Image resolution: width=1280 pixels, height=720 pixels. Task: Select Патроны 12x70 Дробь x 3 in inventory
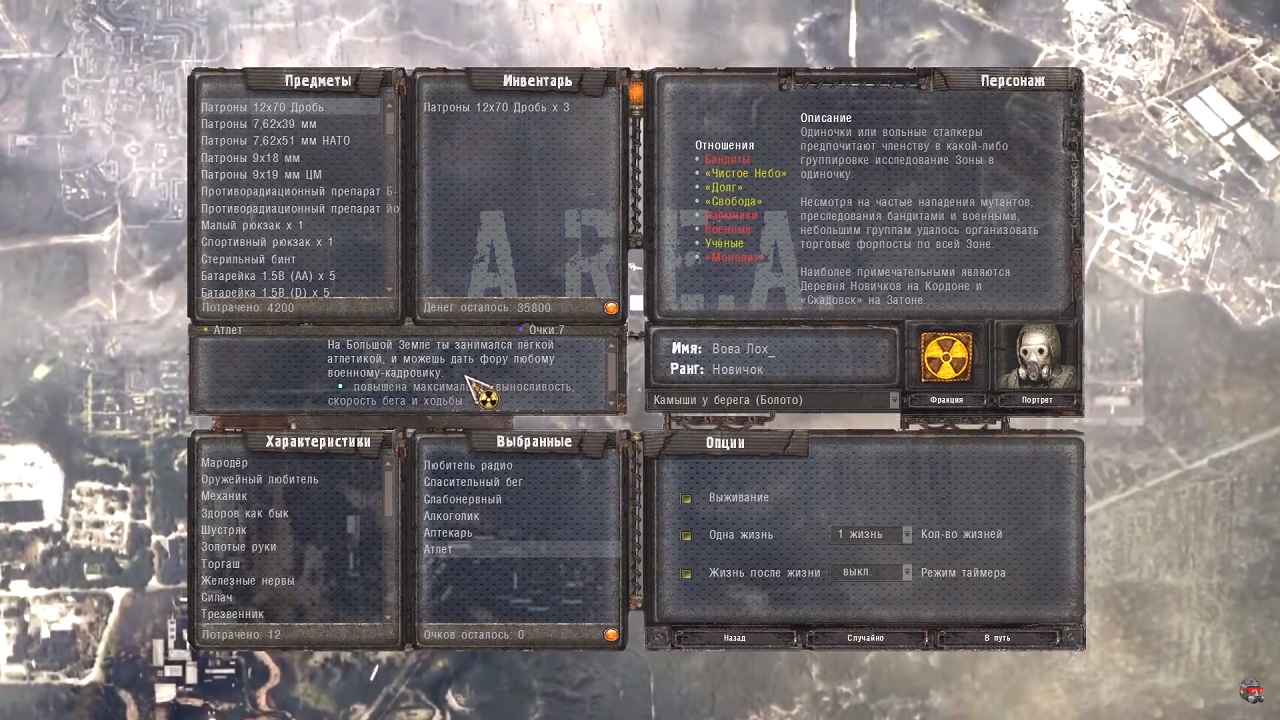click(496, 107)
